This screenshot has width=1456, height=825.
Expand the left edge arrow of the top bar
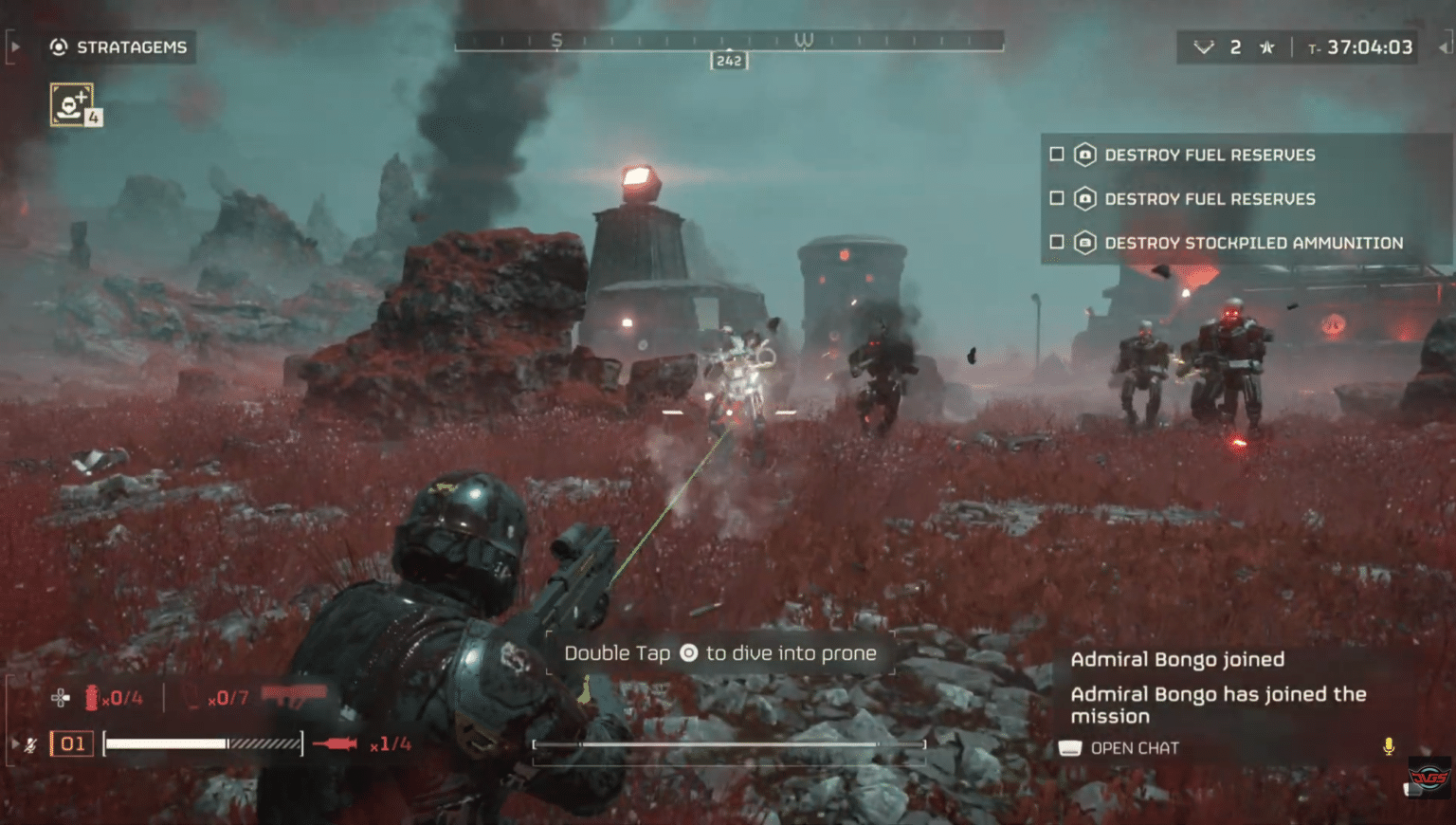click(x=13, y=45)
